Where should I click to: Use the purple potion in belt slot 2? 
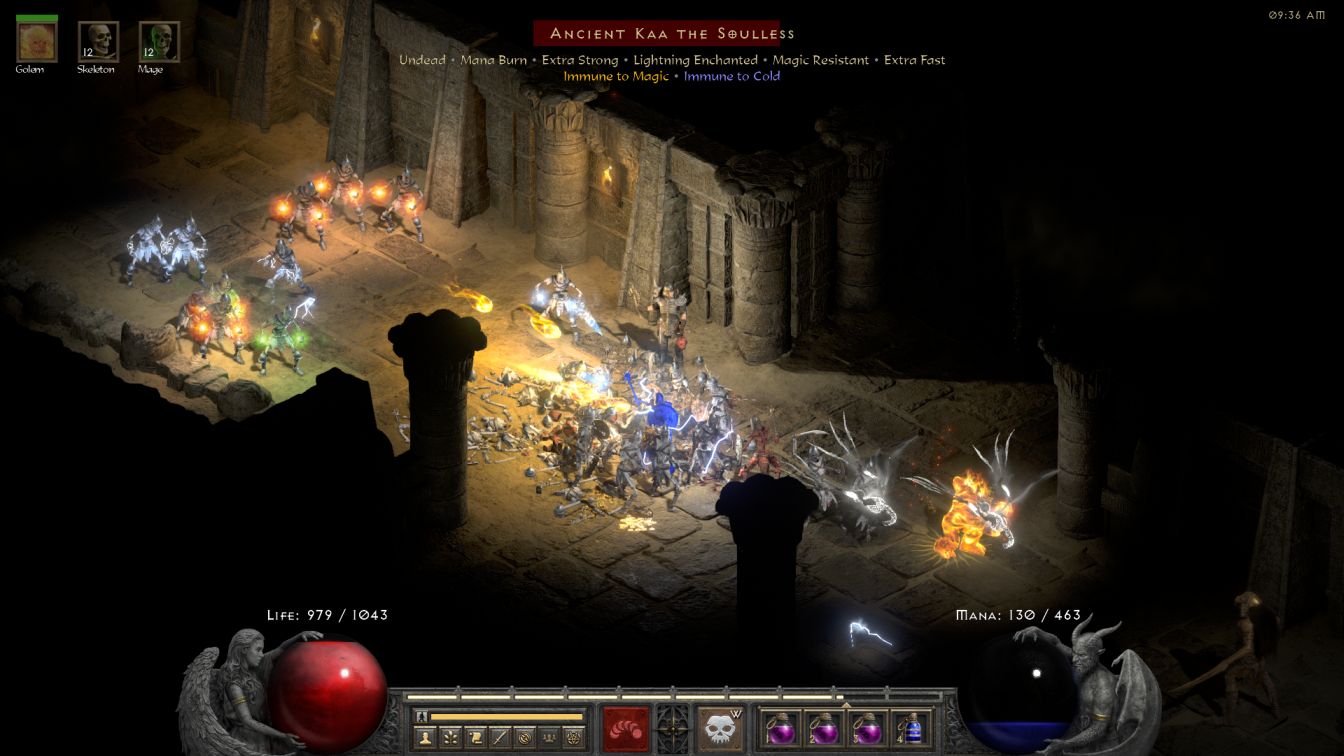pos(823,728)
